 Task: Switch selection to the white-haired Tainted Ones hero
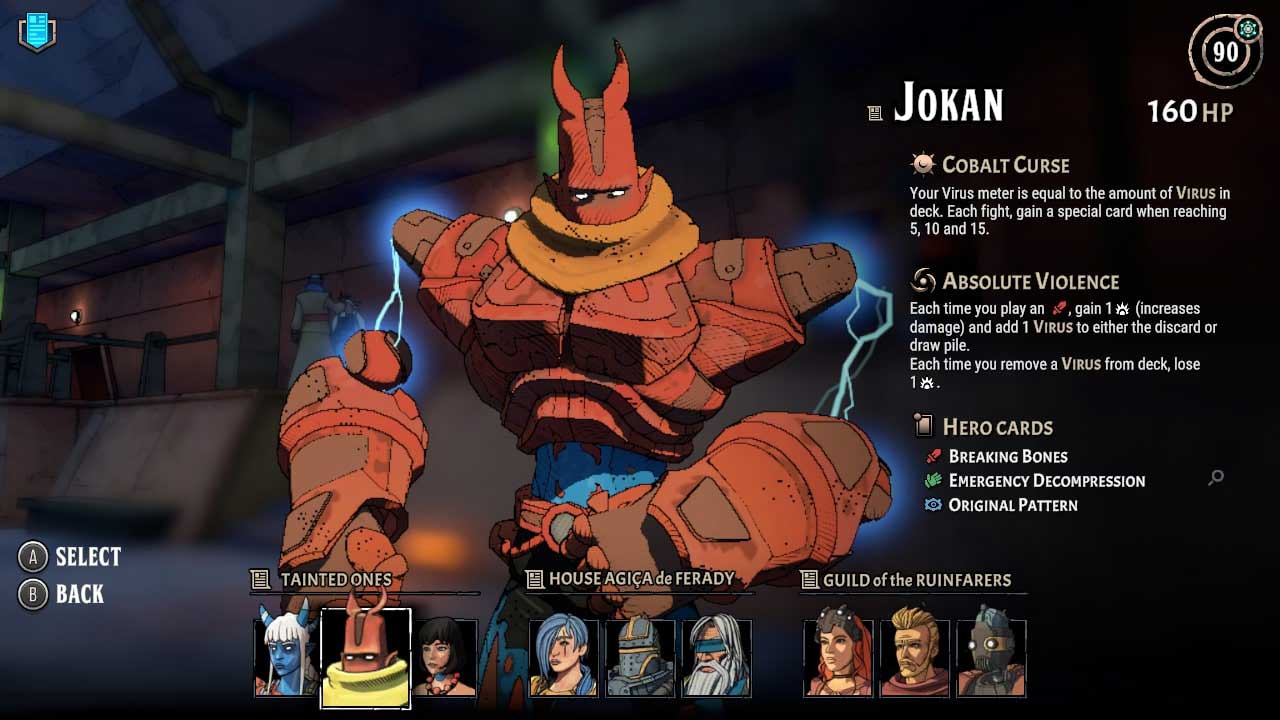284,657
